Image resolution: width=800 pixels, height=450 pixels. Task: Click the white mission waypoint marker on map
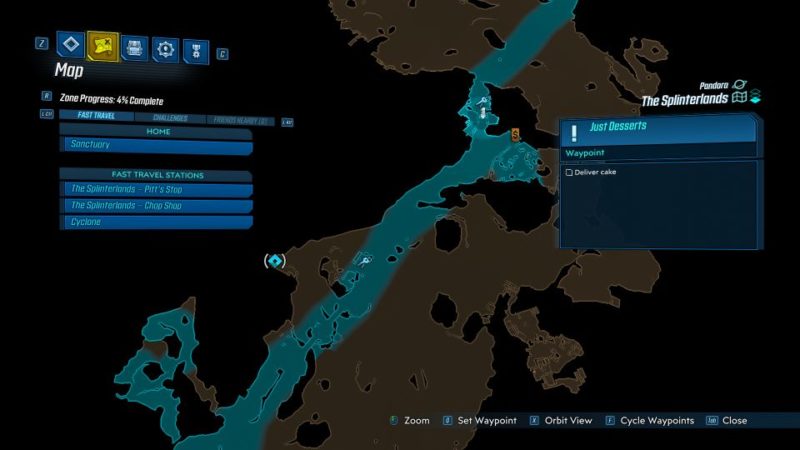point(484,113)
